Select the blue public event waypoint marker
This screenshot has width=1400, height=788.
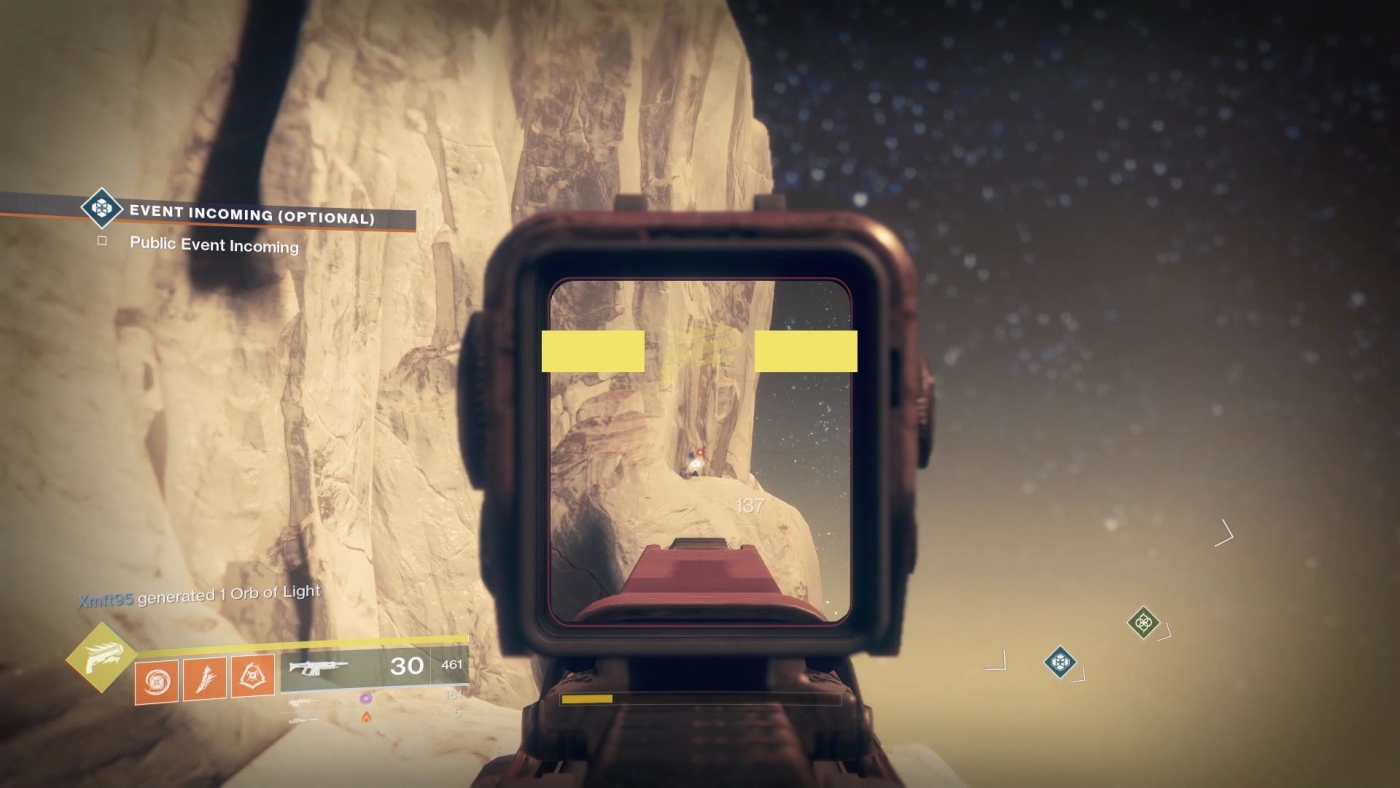point(1060,662)
